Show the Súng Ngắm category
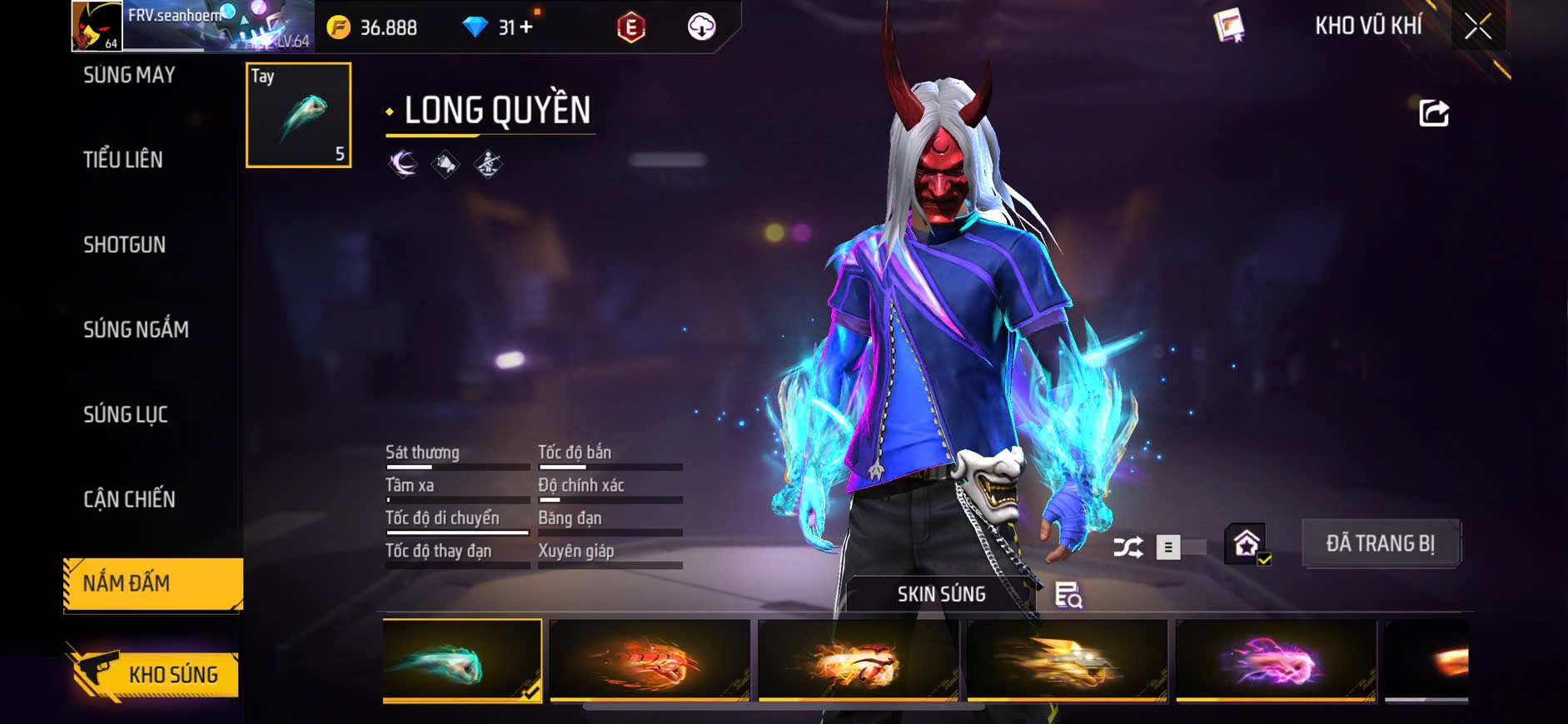1568x724 pixels. (x=136, y=330)
